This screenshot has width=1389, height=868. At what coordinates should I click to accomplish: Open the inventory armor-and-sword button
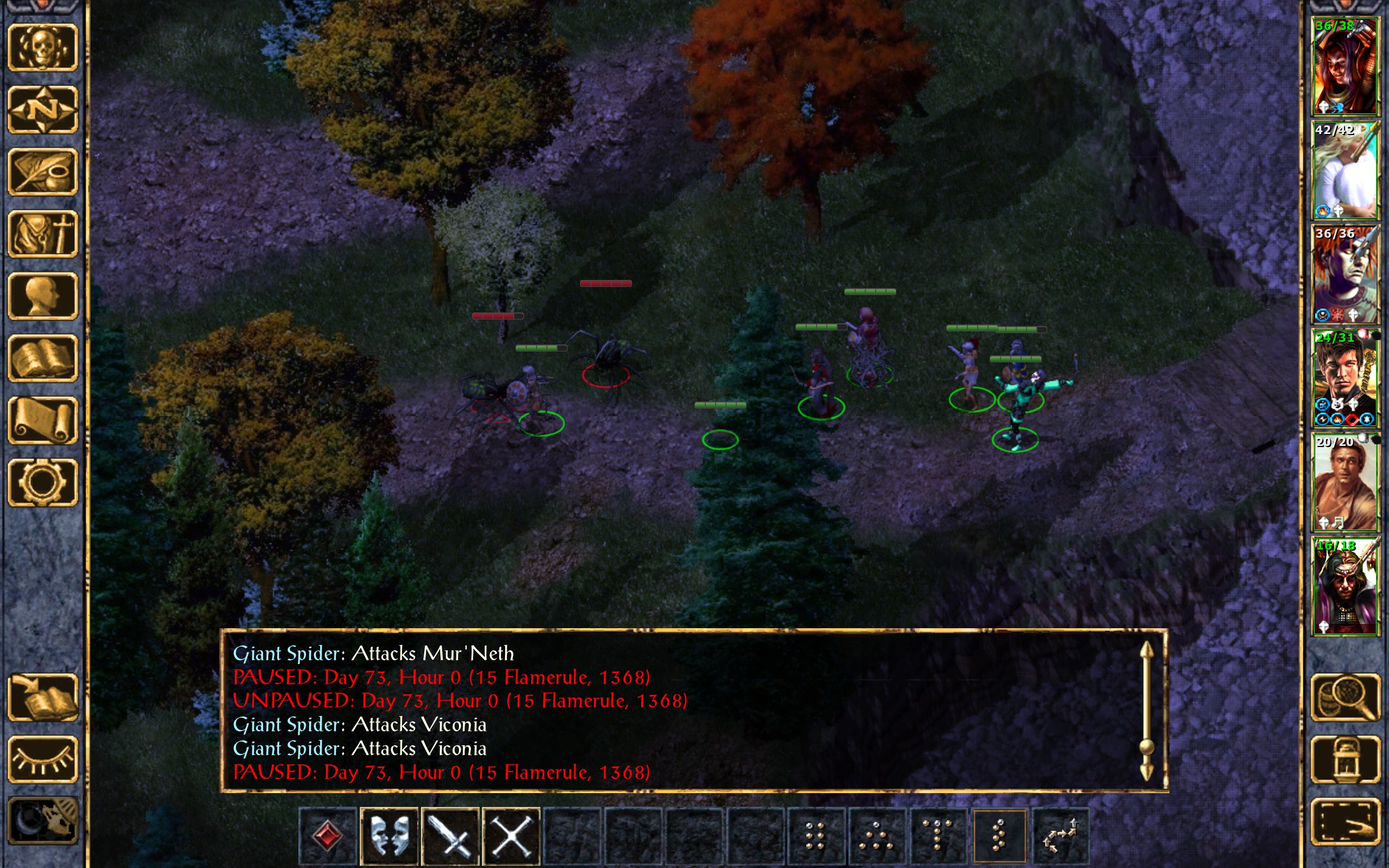pyautogui.click(x=42, y=234)
